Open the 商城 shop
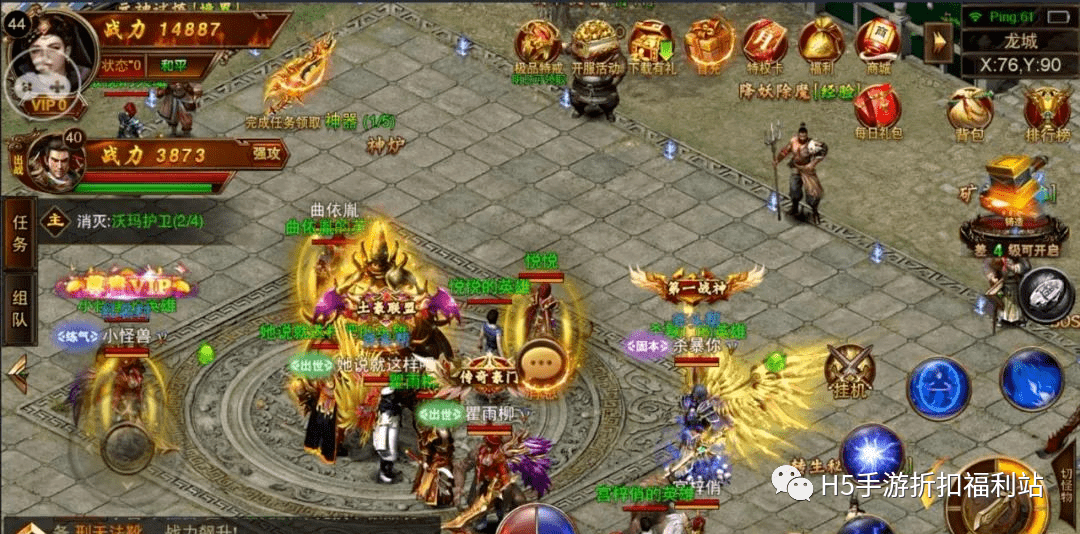The height and width of the screenshot is (534, 1080). tap(878, 44)
